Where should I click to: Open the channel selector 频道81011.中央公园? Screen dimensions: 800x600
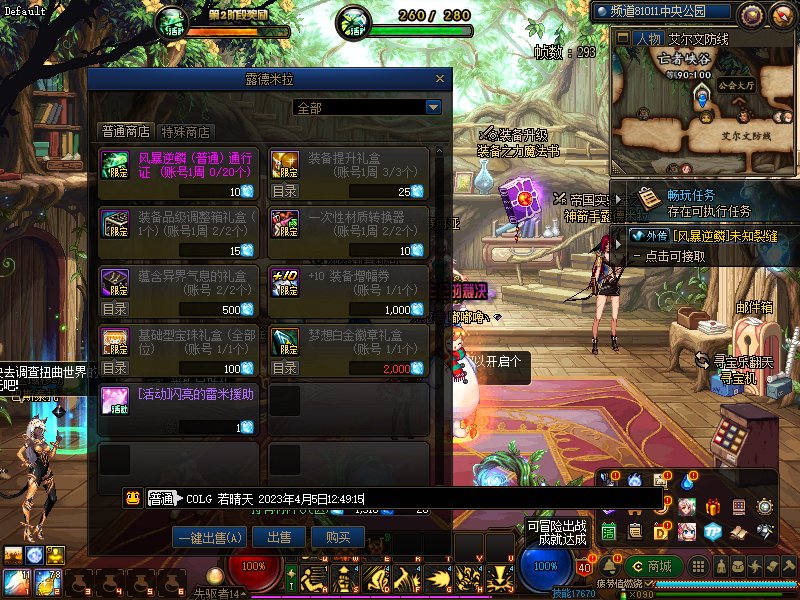(675, 13)
